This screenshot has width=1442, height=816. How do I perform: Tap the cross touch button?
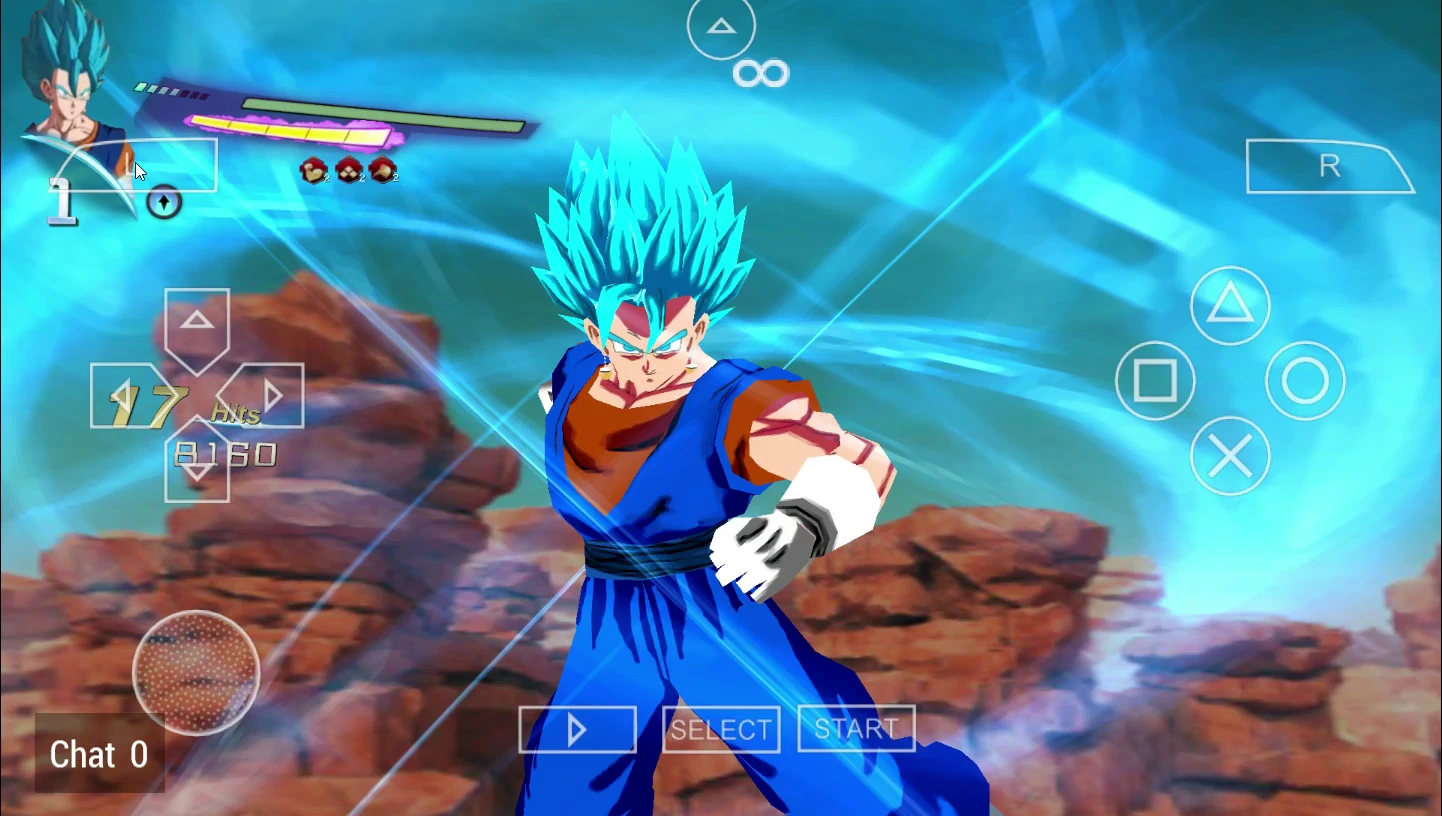tap(1230, 457)
